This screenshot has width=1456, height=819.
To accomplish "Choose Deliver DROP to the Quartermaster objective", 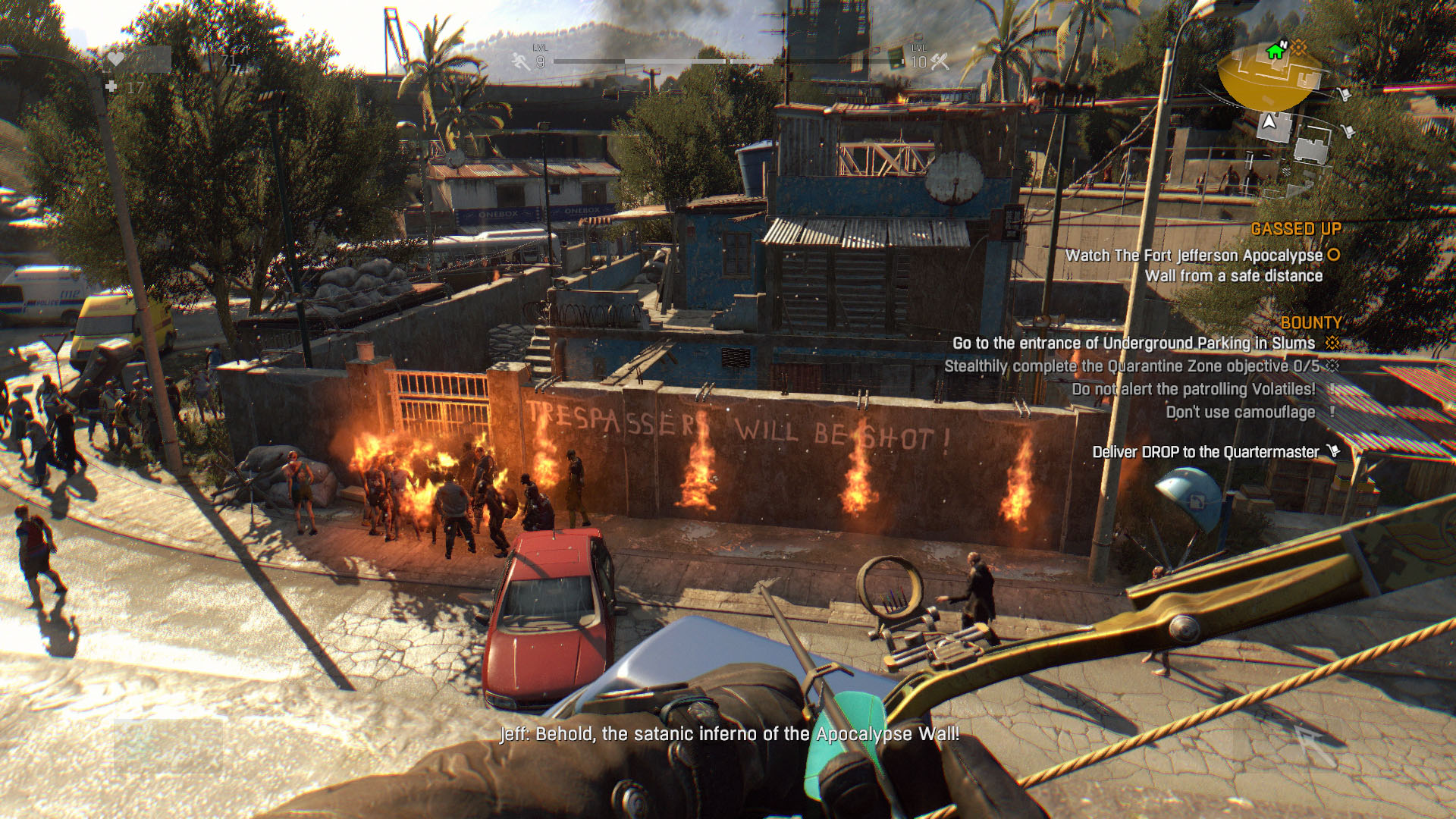I will click(x=1205, y=452).
